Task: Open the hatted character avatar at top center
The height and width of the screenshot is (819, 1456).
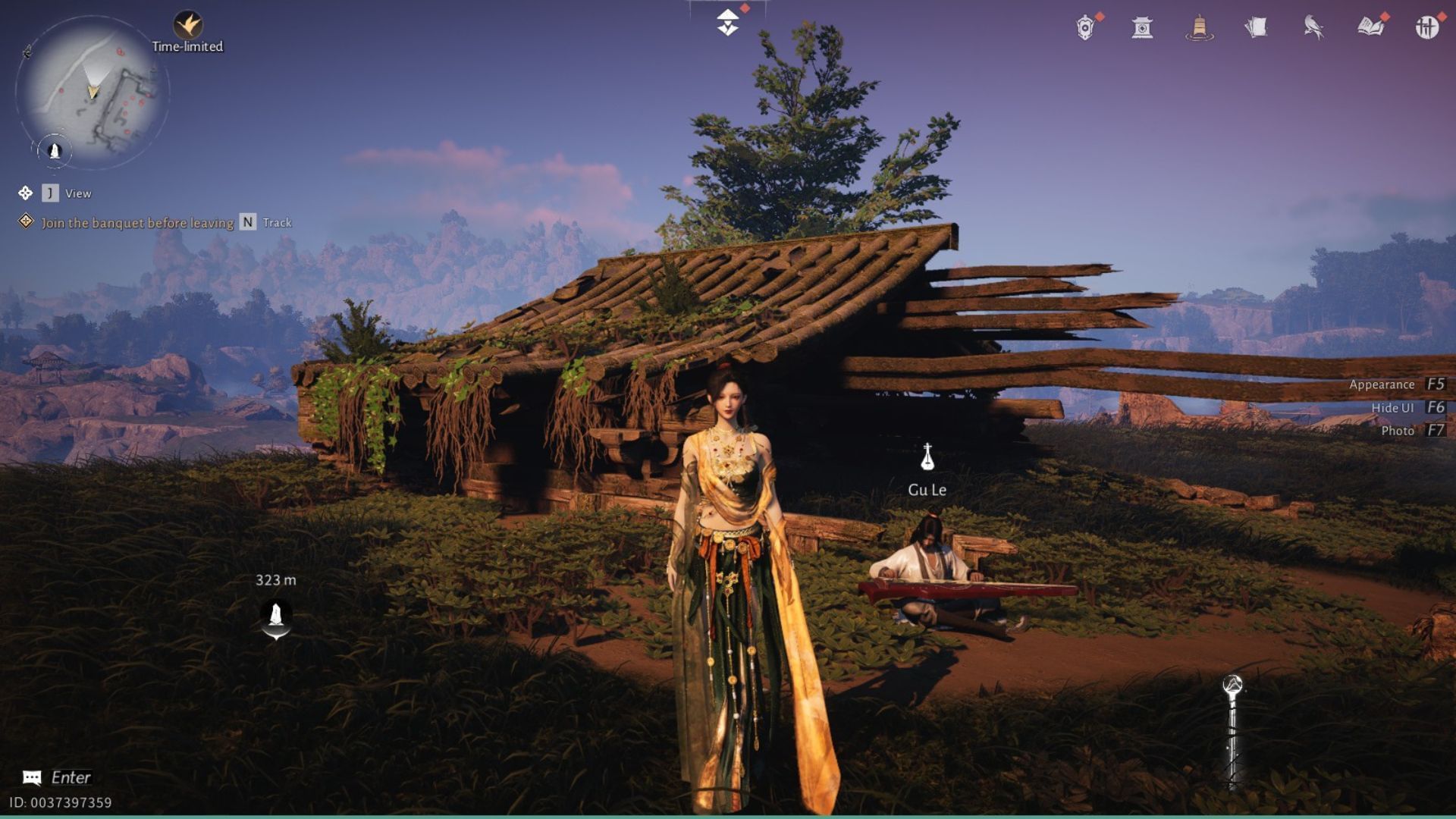Action: click(726, 23)
